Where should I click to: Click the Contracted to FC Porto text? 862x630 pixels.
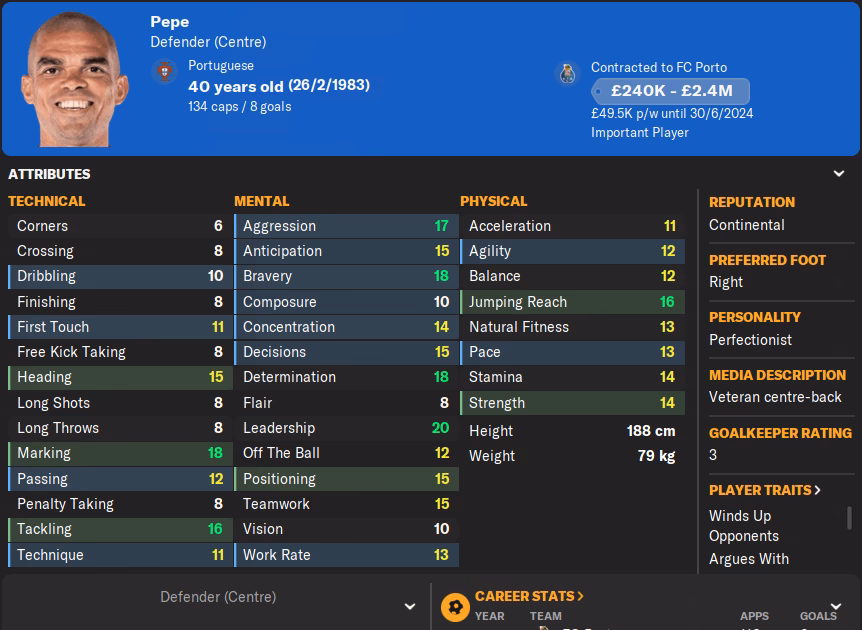point(658,67)
